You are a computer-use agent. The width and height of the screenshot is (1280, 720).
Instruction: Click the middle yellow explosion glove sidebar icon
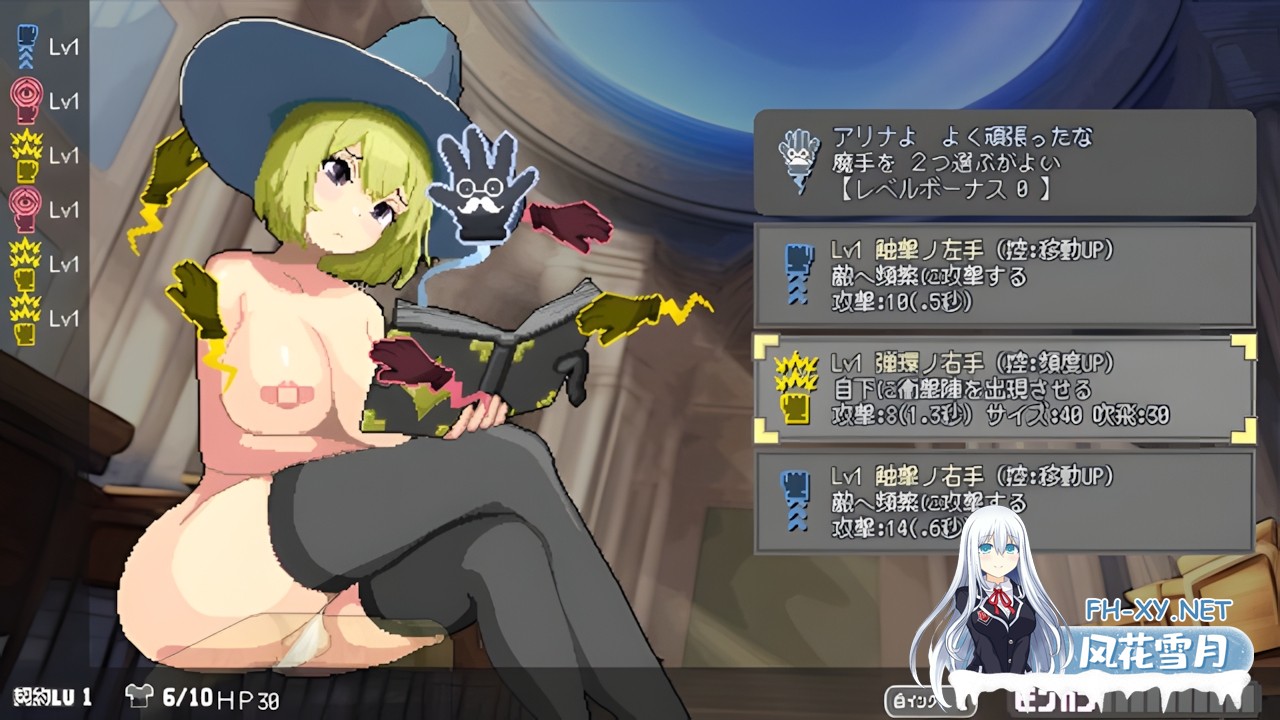point(25,265)
